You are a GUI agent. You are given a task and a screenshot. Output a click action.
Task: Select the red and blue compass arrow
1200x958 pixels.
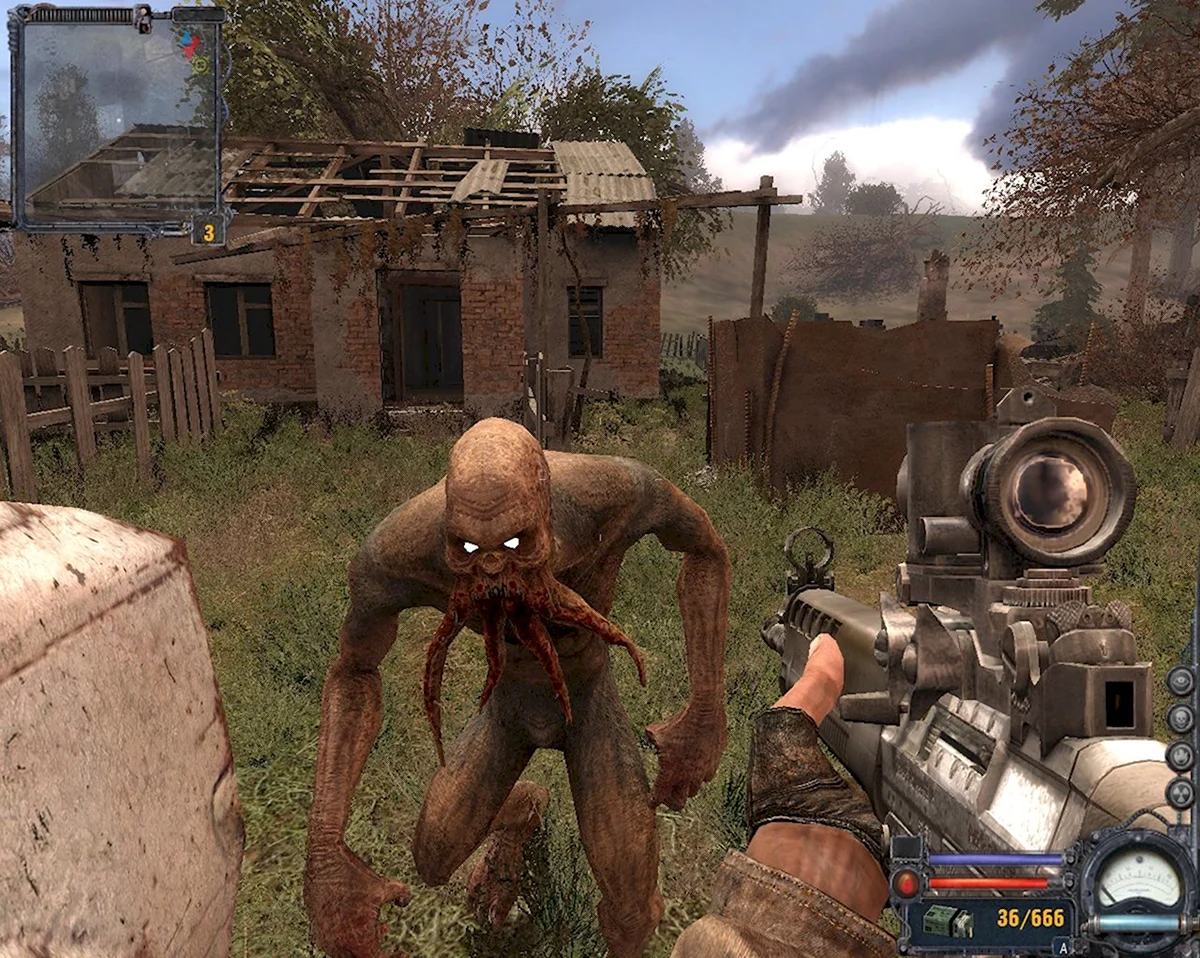click(x=190, y=43)
